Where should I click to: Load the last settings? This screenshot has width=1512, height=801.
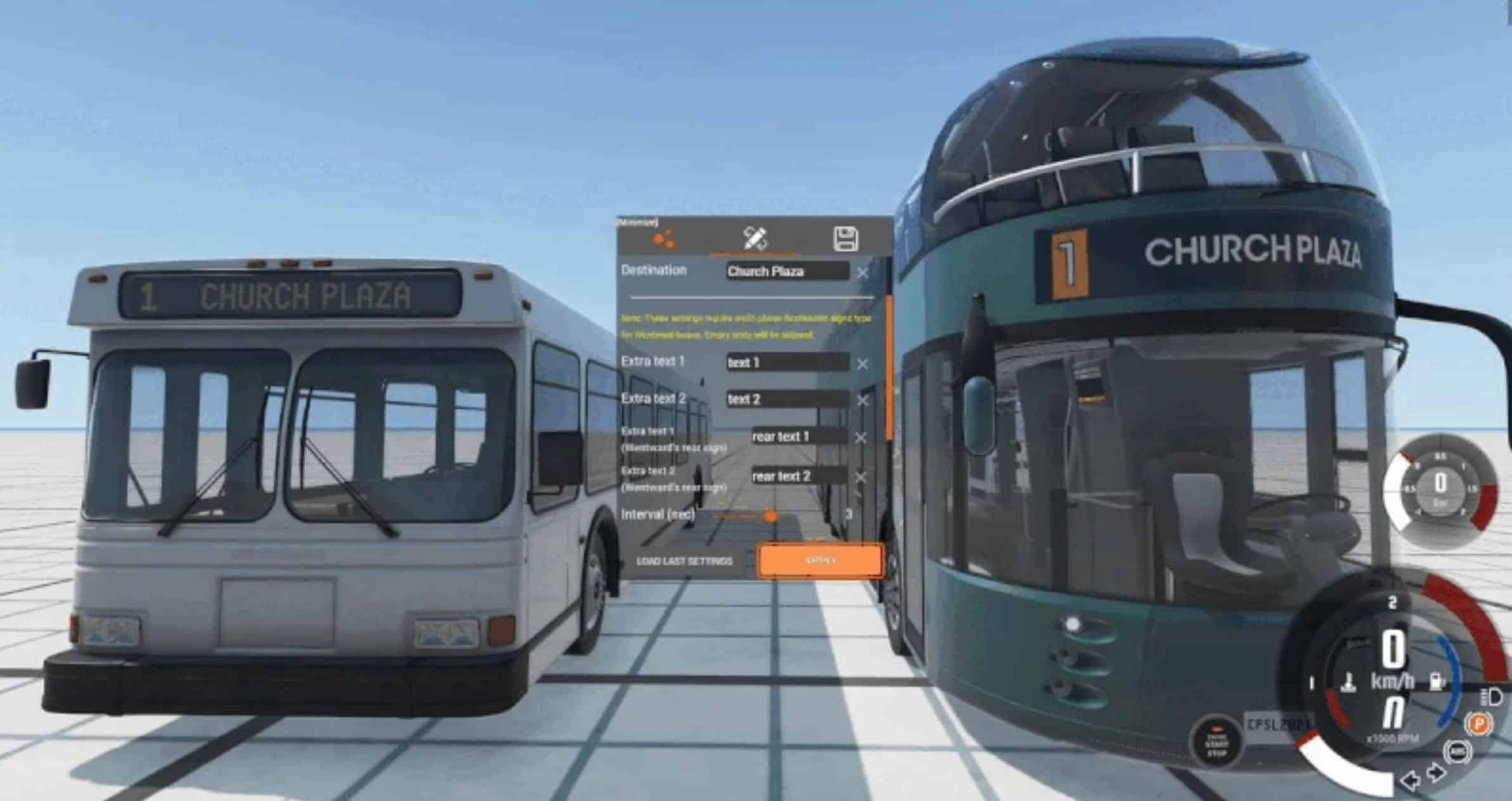coord(684,561)
